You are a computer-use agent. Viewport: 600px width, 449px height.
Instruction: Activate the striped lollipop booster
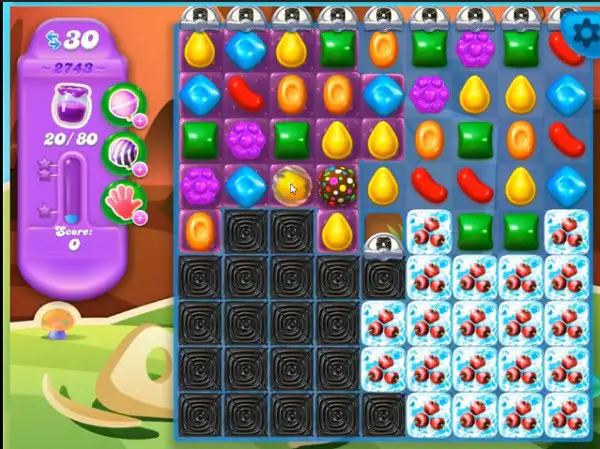[126, 151]
